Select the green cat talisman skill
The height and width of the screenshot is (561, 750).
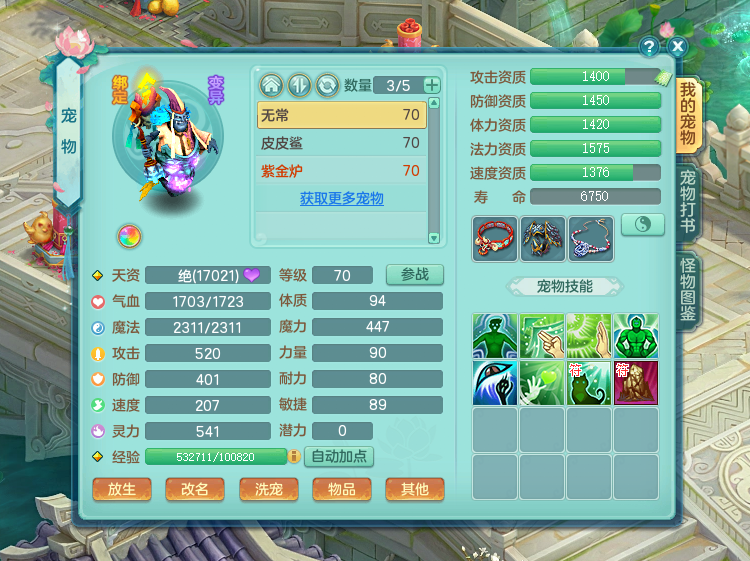point(589,382)
